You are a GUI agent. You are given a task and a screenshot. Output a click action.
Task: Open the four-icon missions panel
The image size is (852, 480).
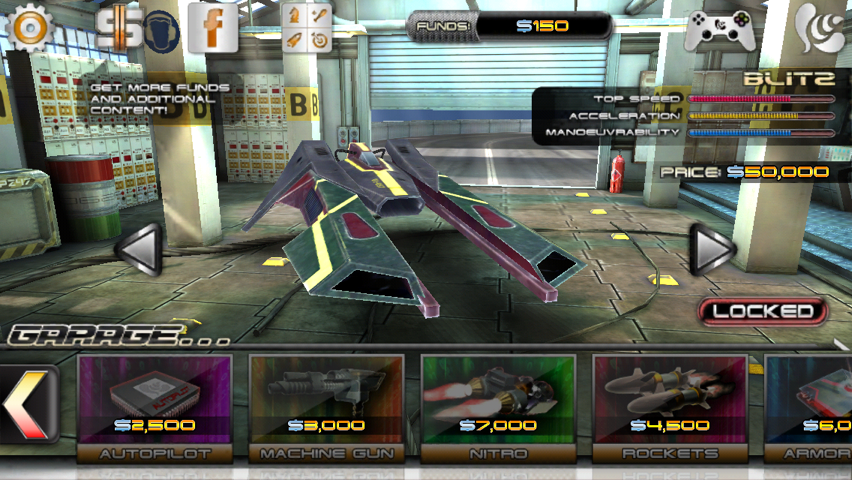tap(307, 27)
